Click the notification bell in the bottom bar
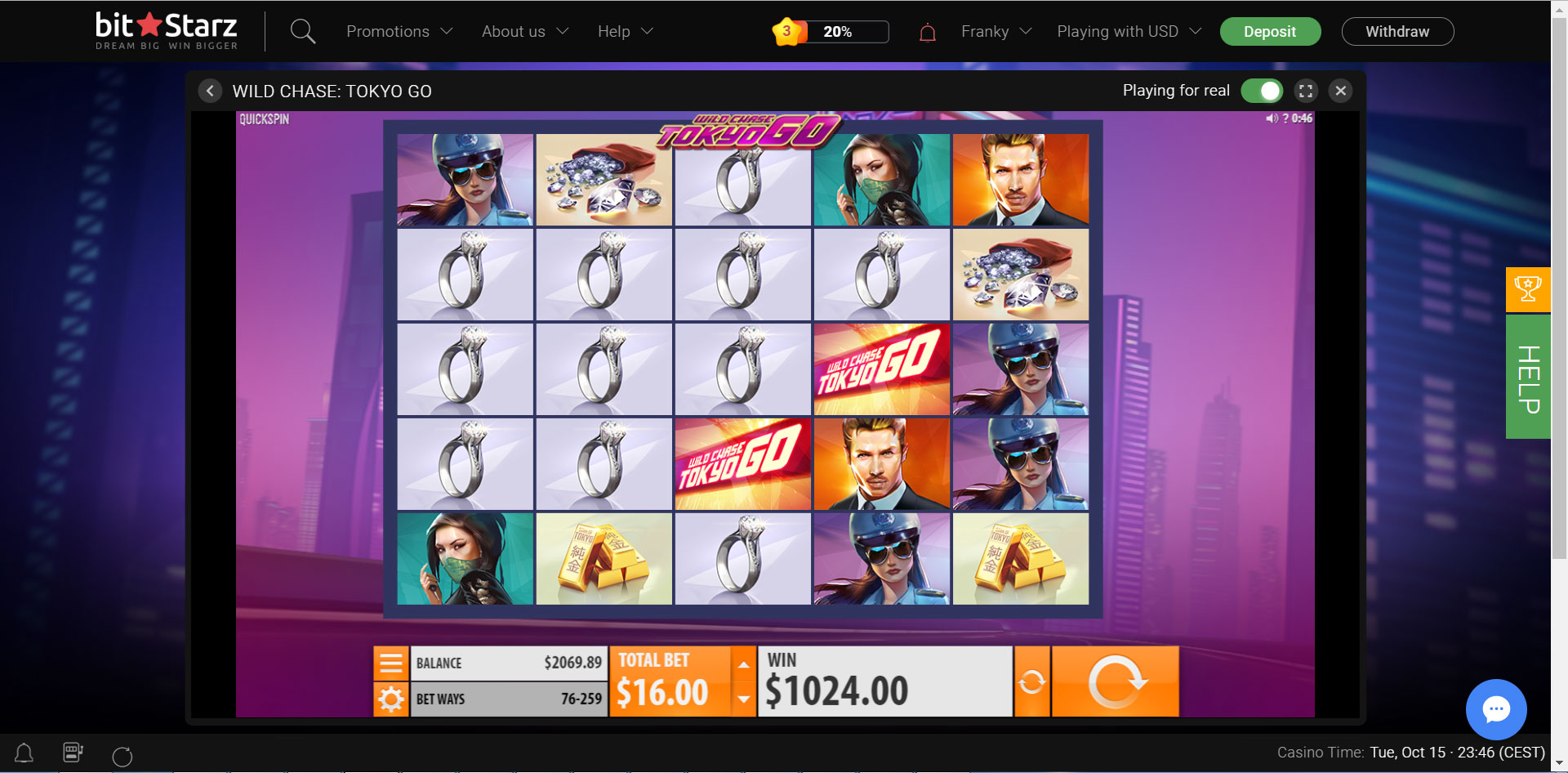Image resolution: width=1568 pixels, height=773 pixels. (x=24, y=753)
